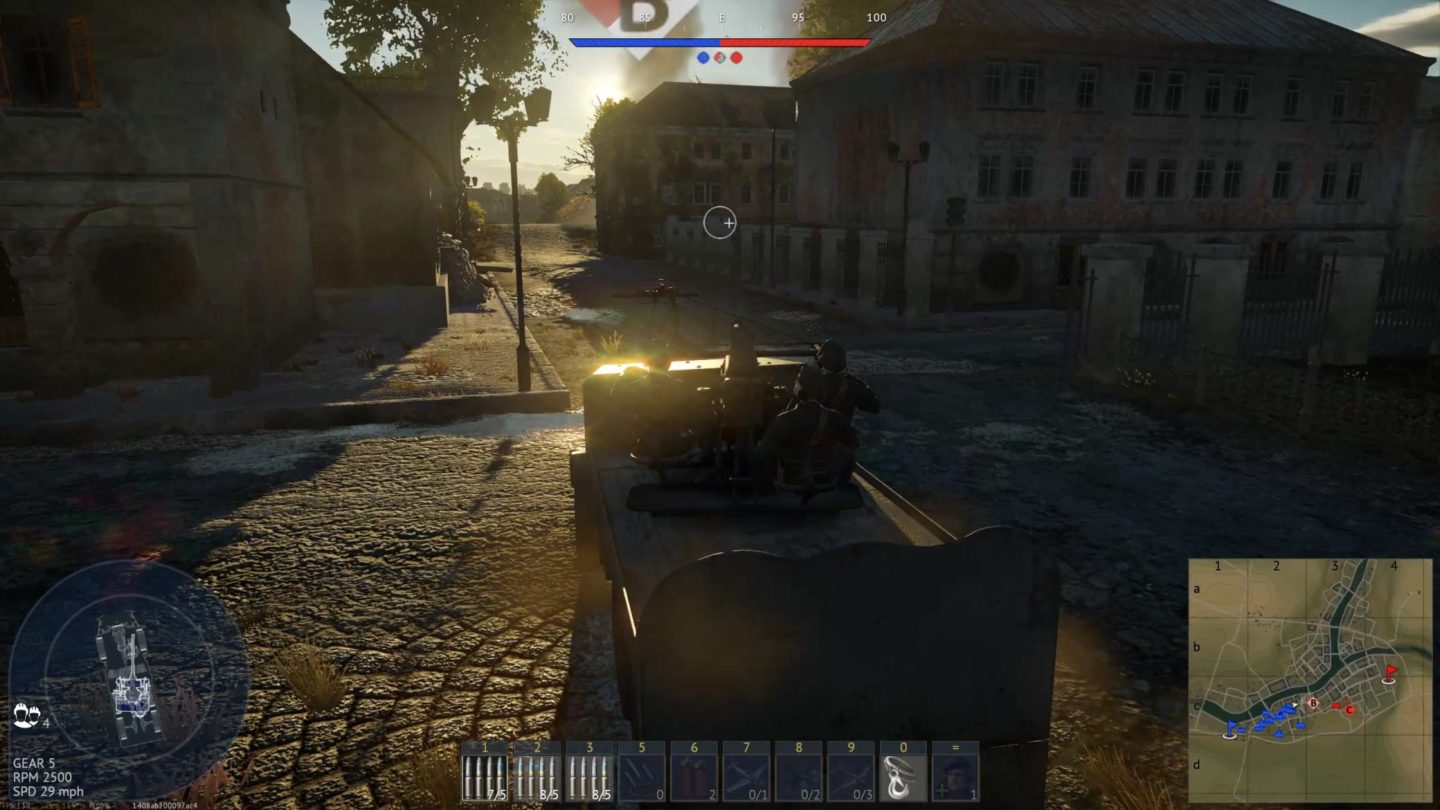The width and height of the screenshot is (1440, 810).
Task: Click the blue allied flag on the minimap
Action: [x=1231, y=726]
